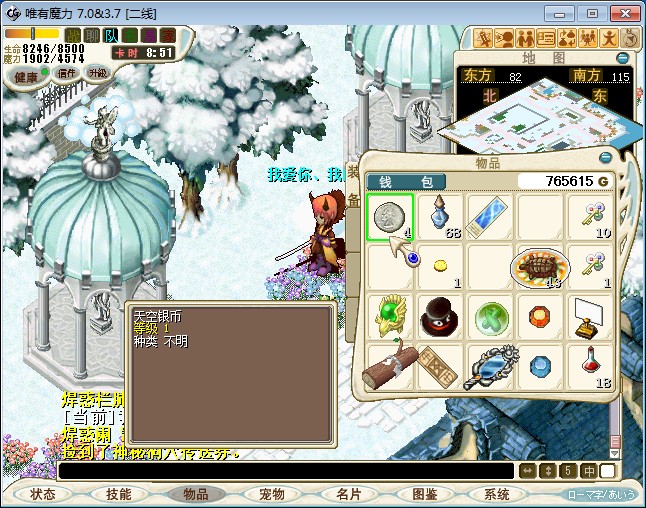Close the 物品 inventory window
646x508 pixels.
tap(605, 158)
